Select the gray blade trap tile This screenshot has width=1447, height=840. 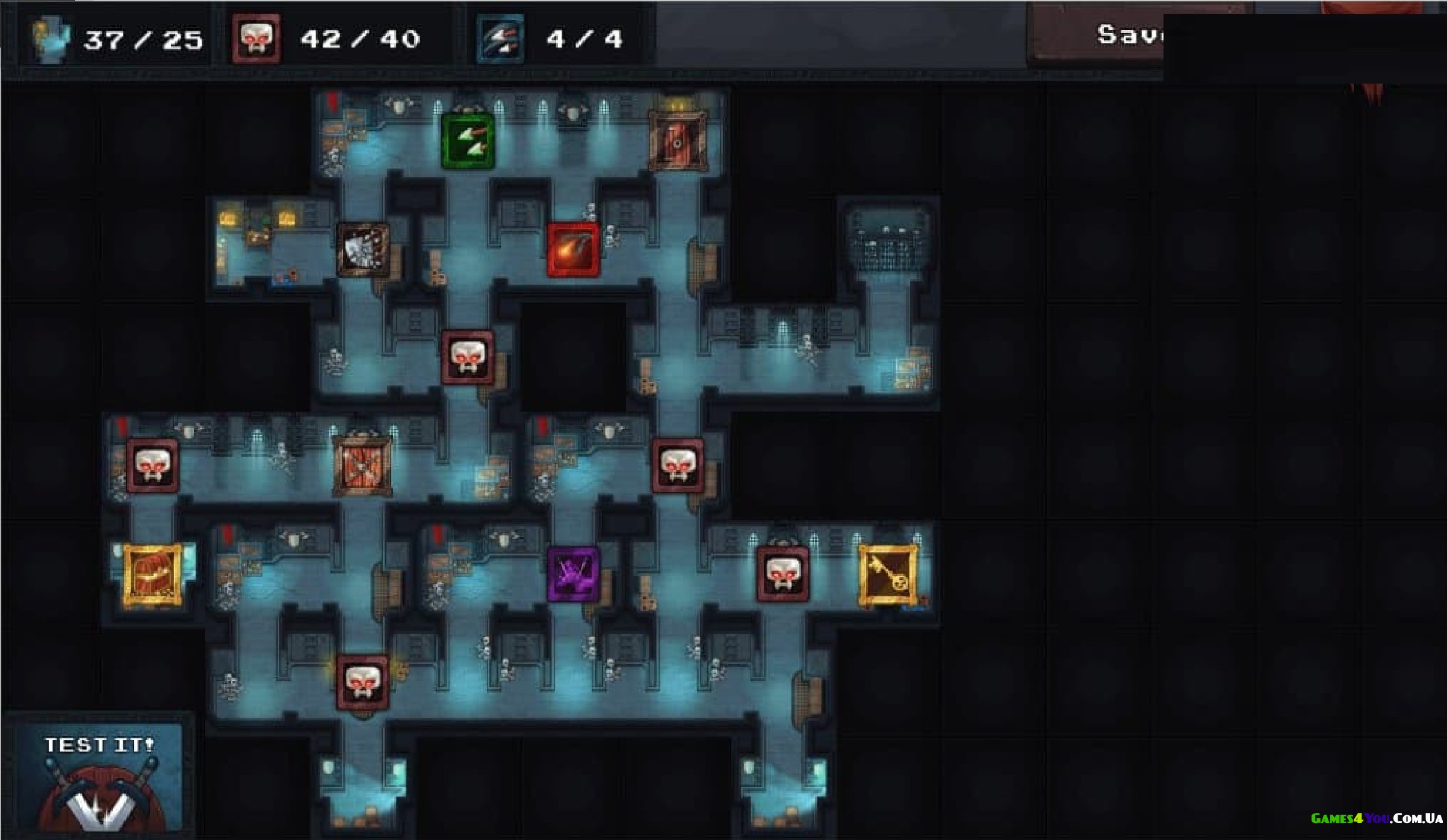pyautogui.click(x=362, y=250)
